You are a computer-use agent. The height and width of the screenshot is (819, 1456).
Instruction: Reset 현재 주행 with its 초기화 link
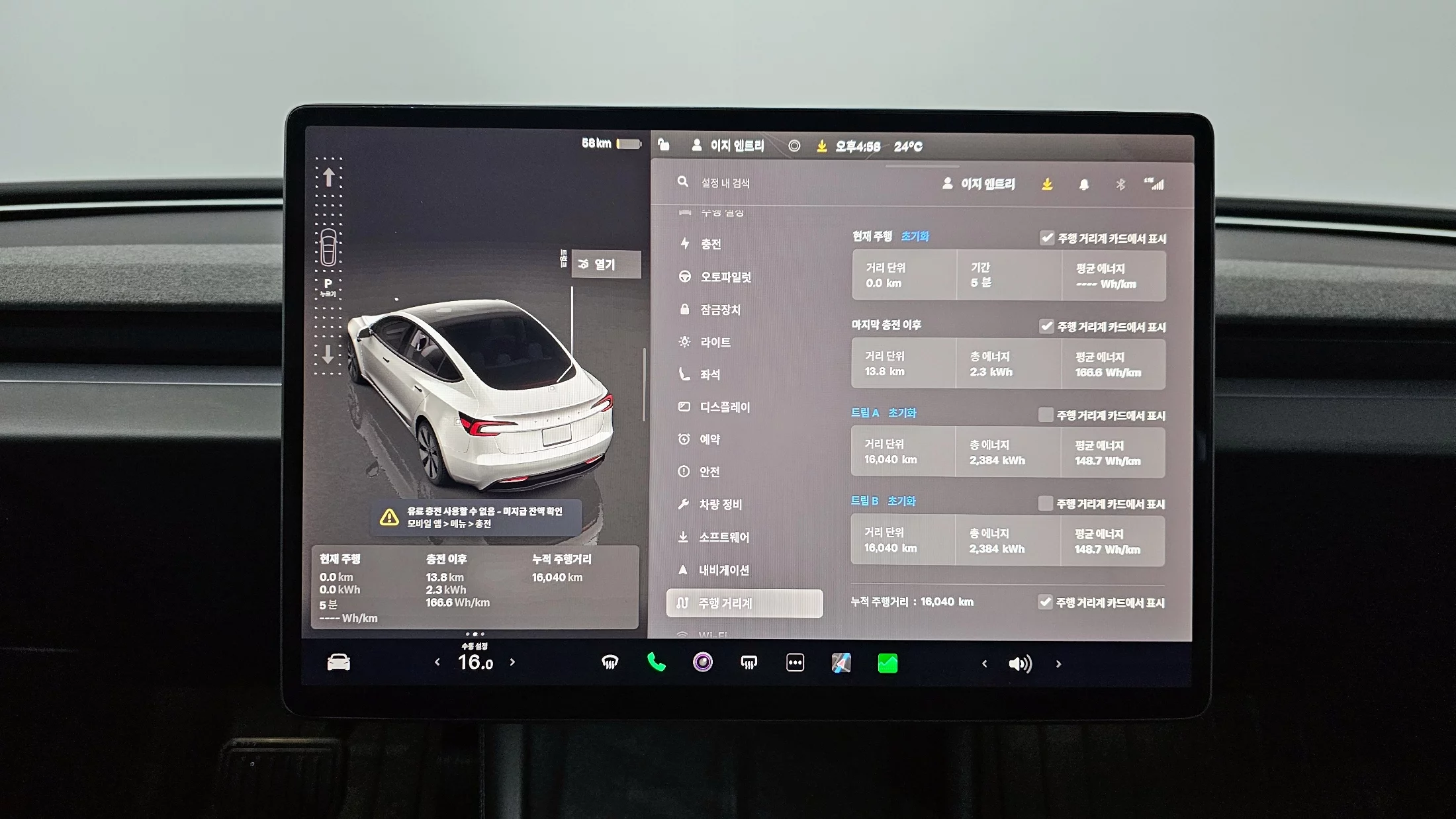click(915, 236)
